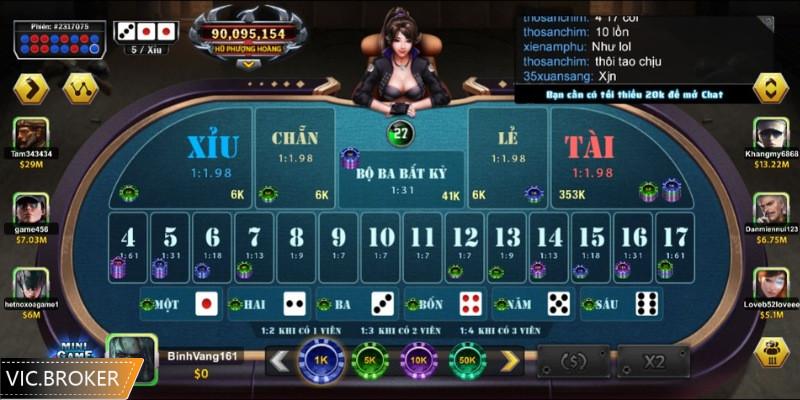Select the 50K betting chip
Image resolution: width=800 pixels, height=400 pixels.
(467, 360)
